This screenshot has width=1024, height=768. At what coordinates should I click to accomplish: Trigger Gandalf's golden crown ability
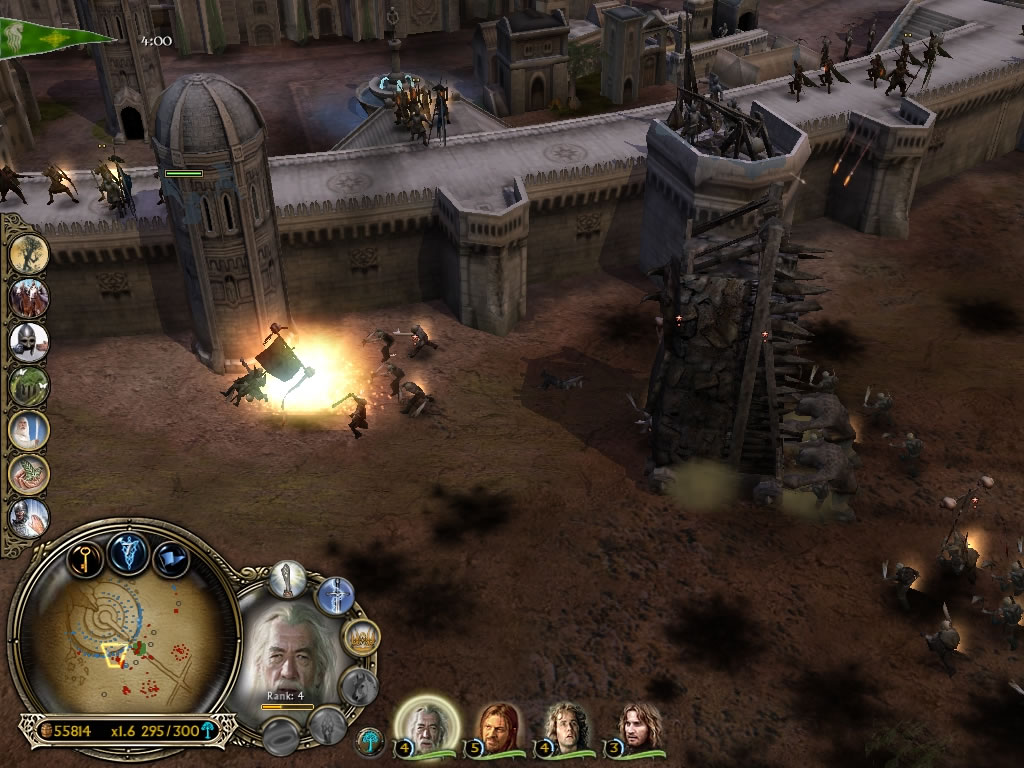[359, 637]
